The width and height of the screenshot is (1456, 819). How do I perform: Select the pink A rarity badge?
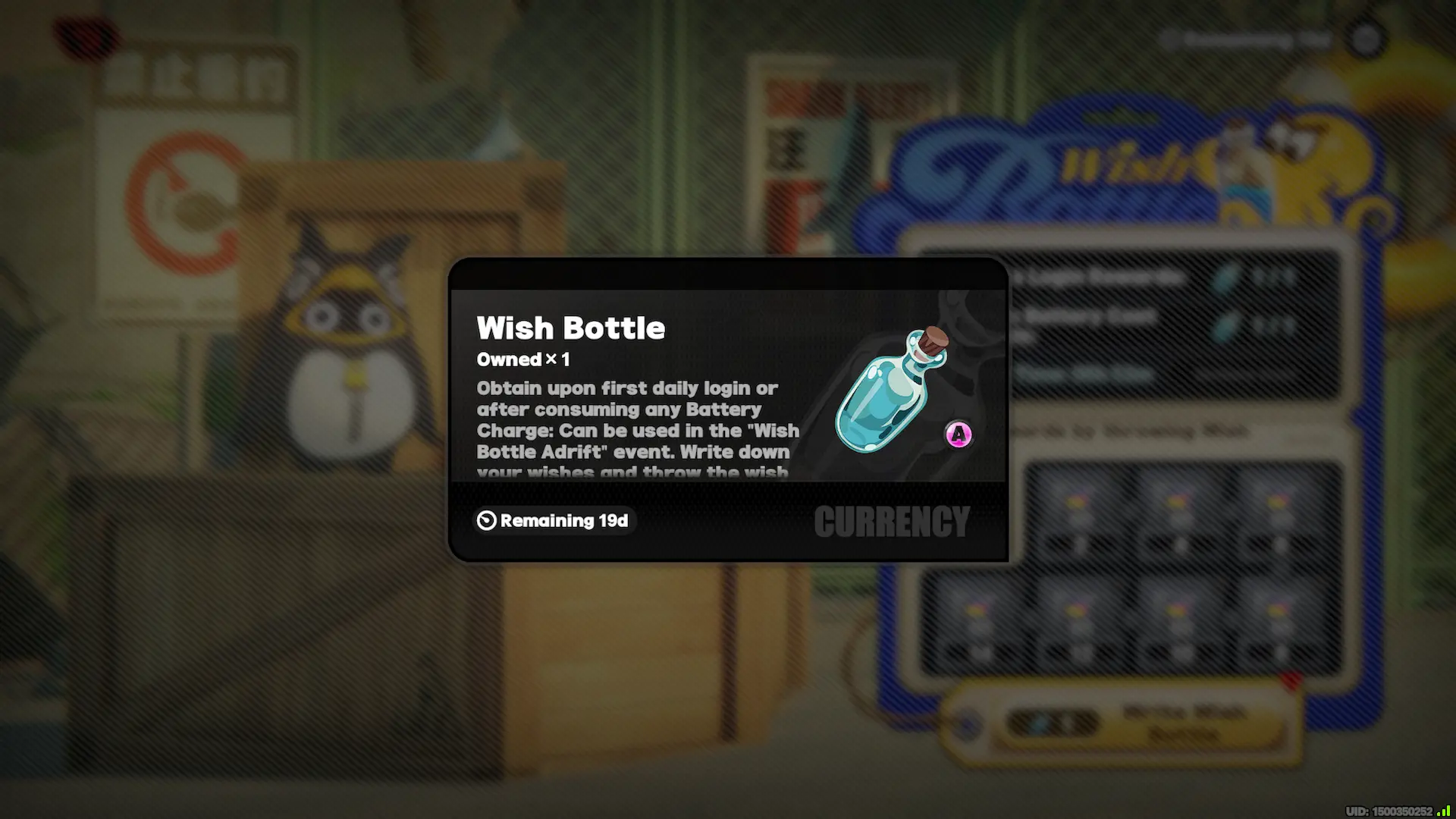coord(959,435)
